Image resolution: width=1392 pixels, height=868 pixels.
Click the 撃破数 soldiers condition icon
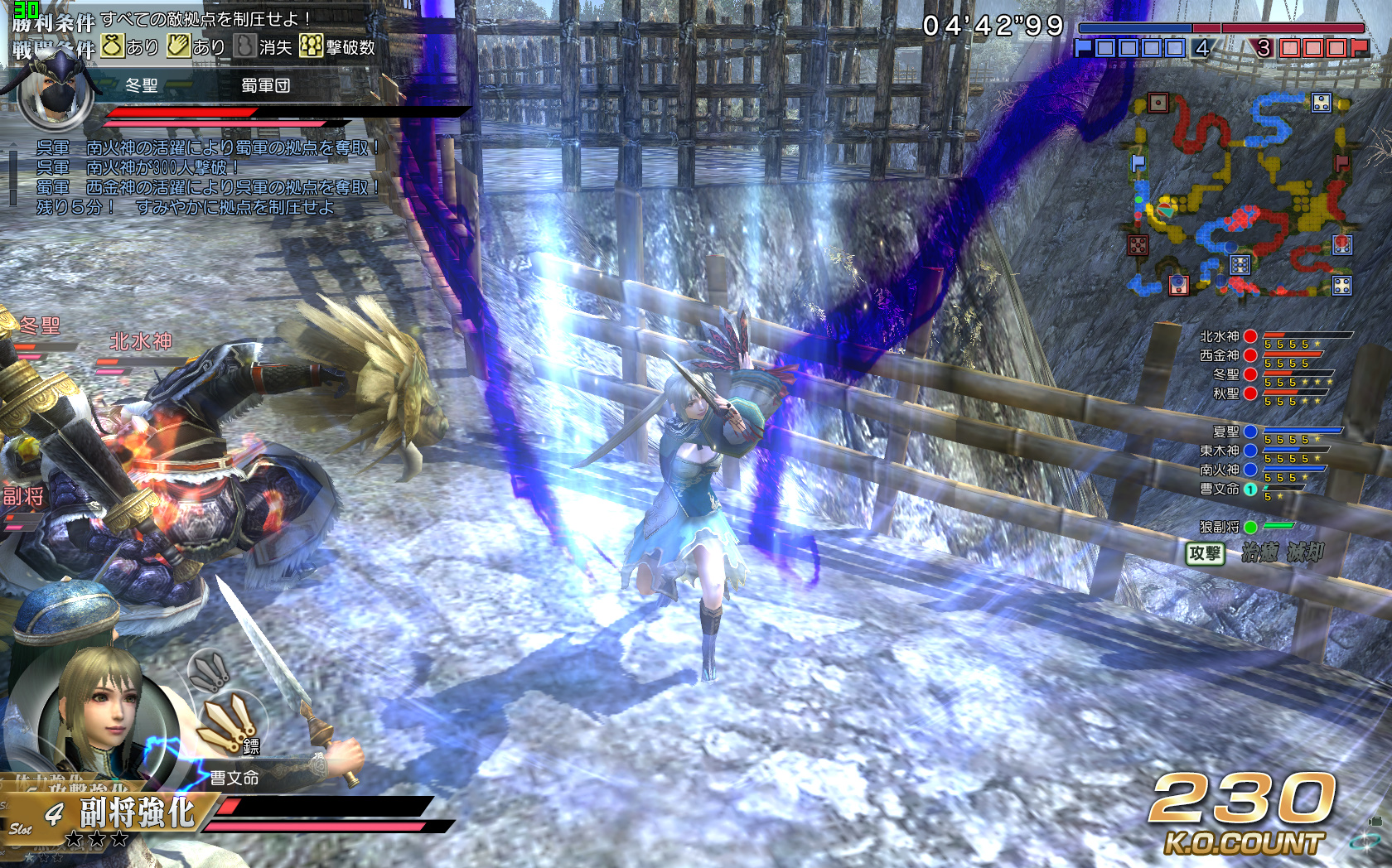[x=311, y=46]
